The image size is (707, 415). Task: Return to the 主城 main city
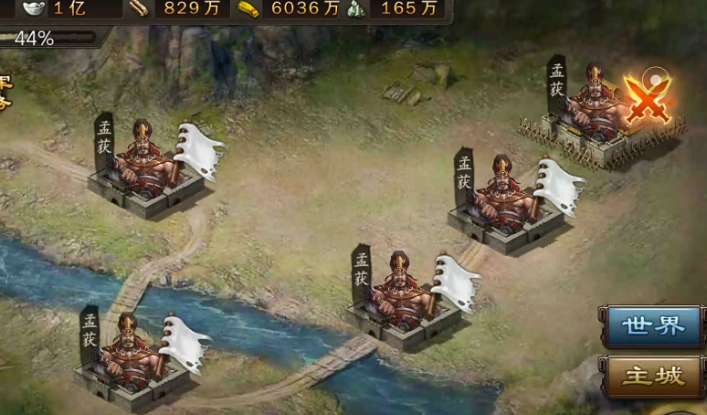(652, 377)
